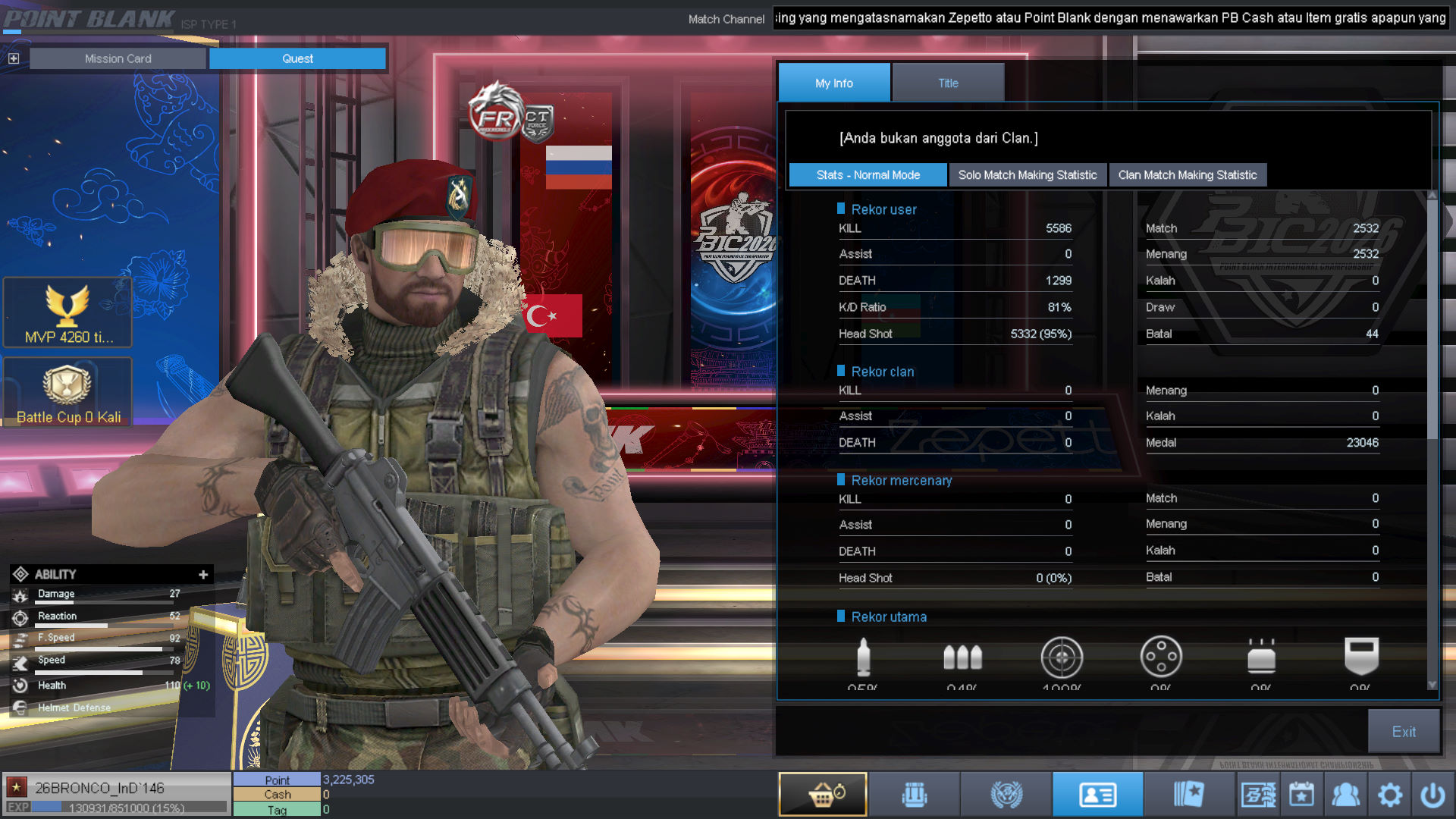1456x819 pixels.
Task: Open the Quest tab
Action: click(297, 58)
